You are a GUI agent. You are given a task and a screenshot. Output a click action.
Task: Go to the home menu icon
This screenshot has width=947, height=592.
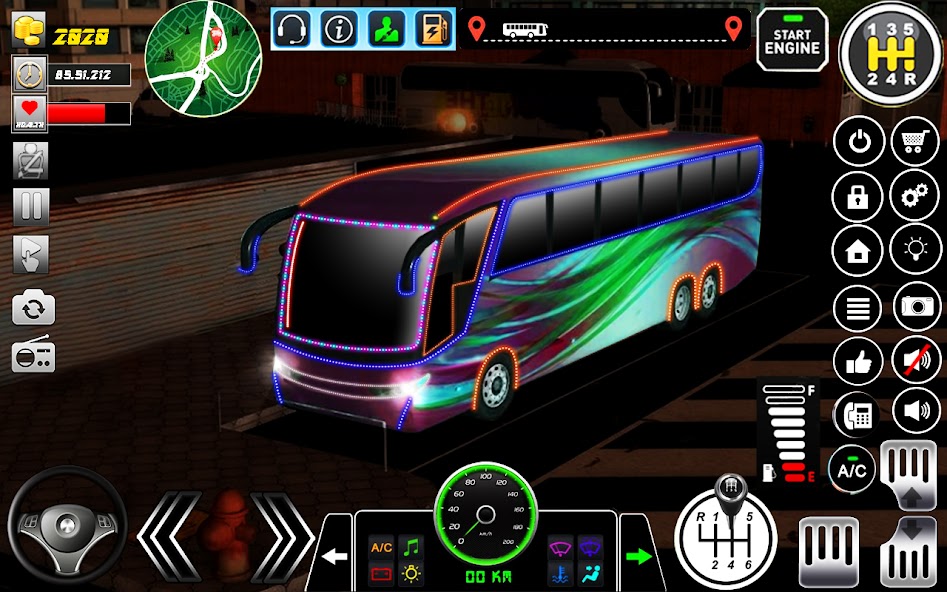(858, 250)
